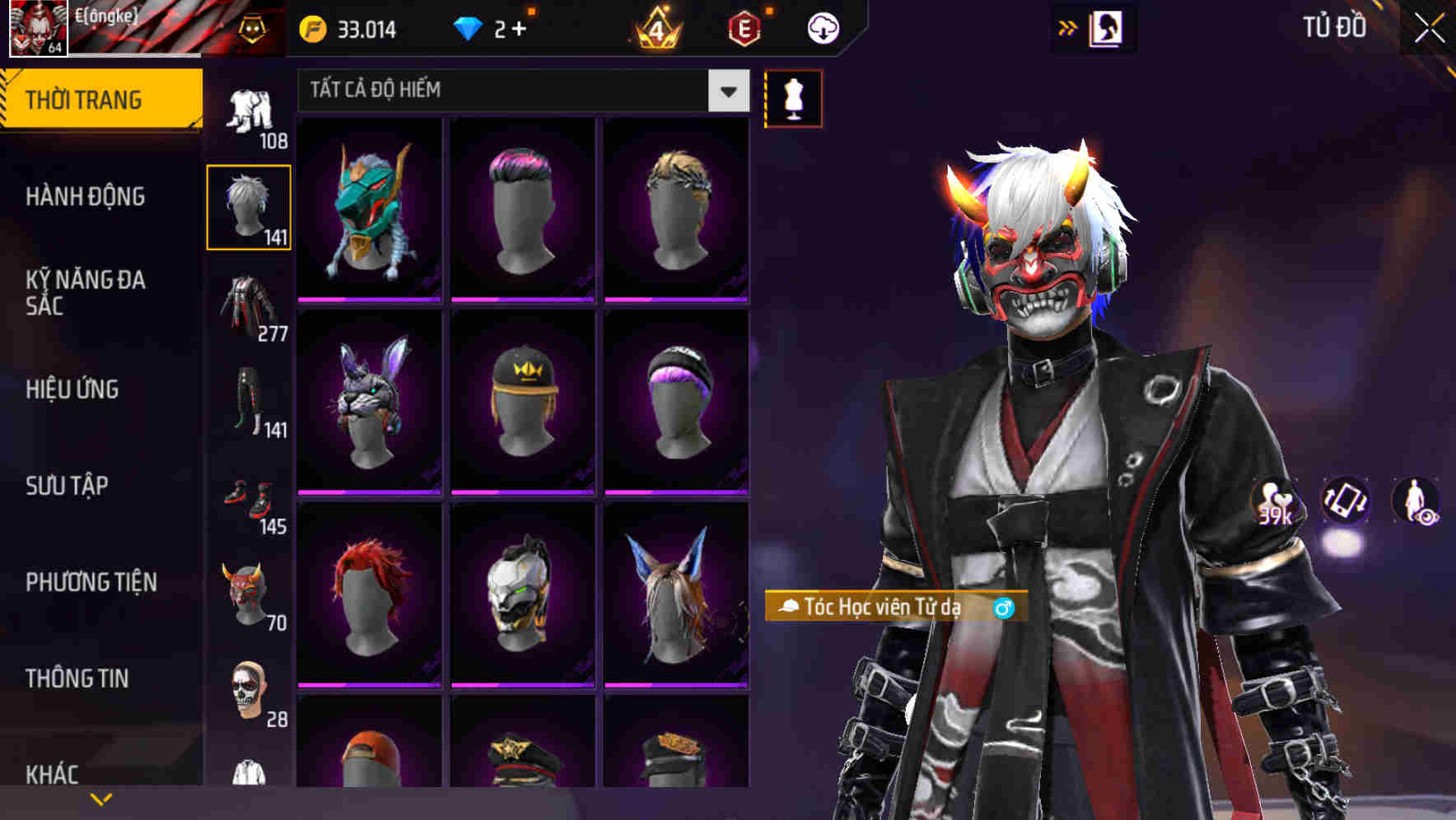Open the SƯU TẬP menu item

68,486
